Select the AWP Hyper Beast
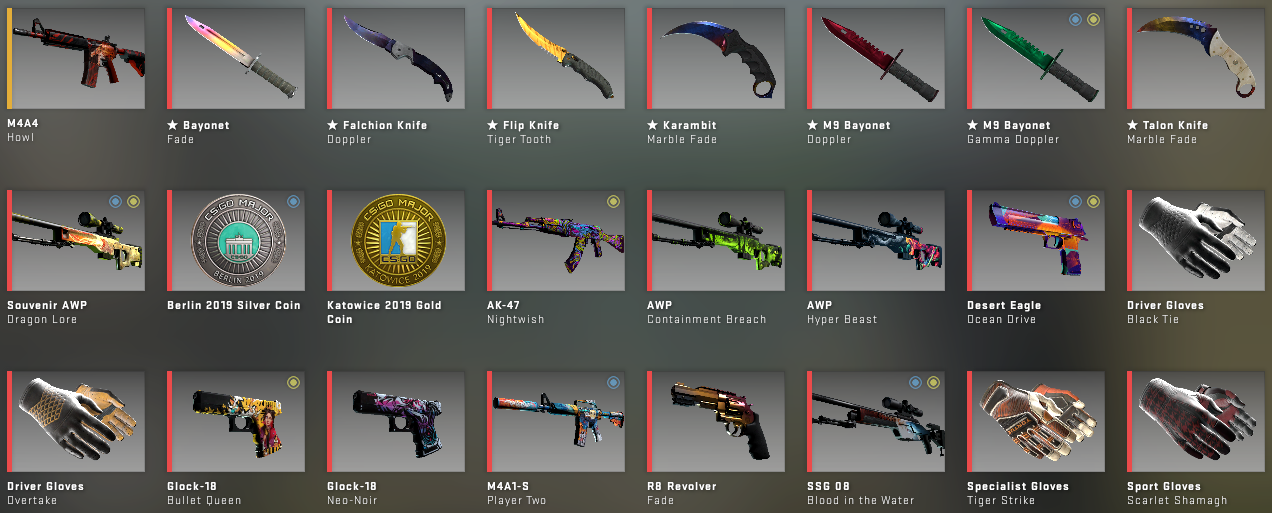1272x513 pixels. [x=876, y=240]
